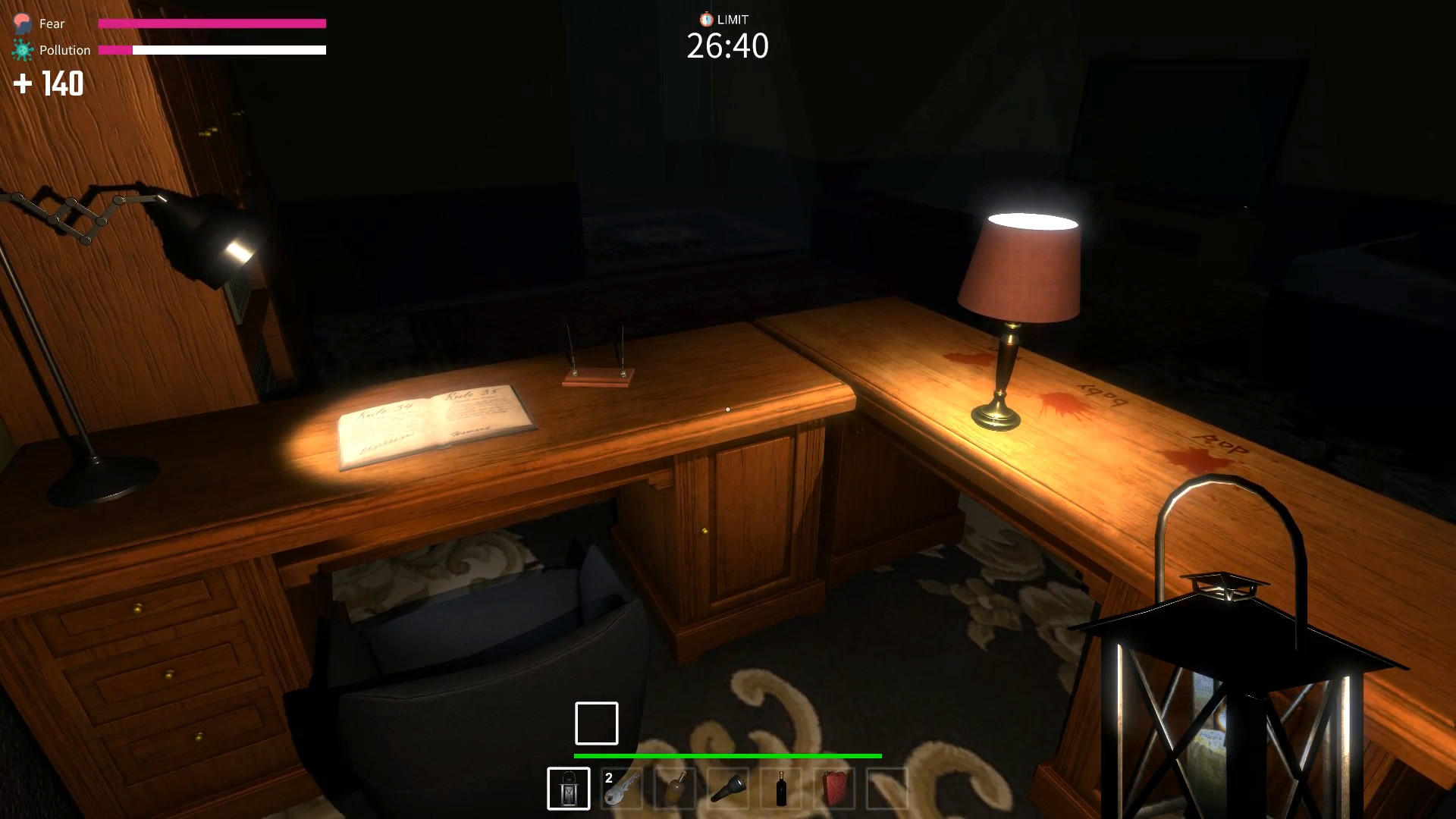This screenshot has width=1456, height=819.
Task: Click the green bar above the hotbar
Action: coord(727,756)
